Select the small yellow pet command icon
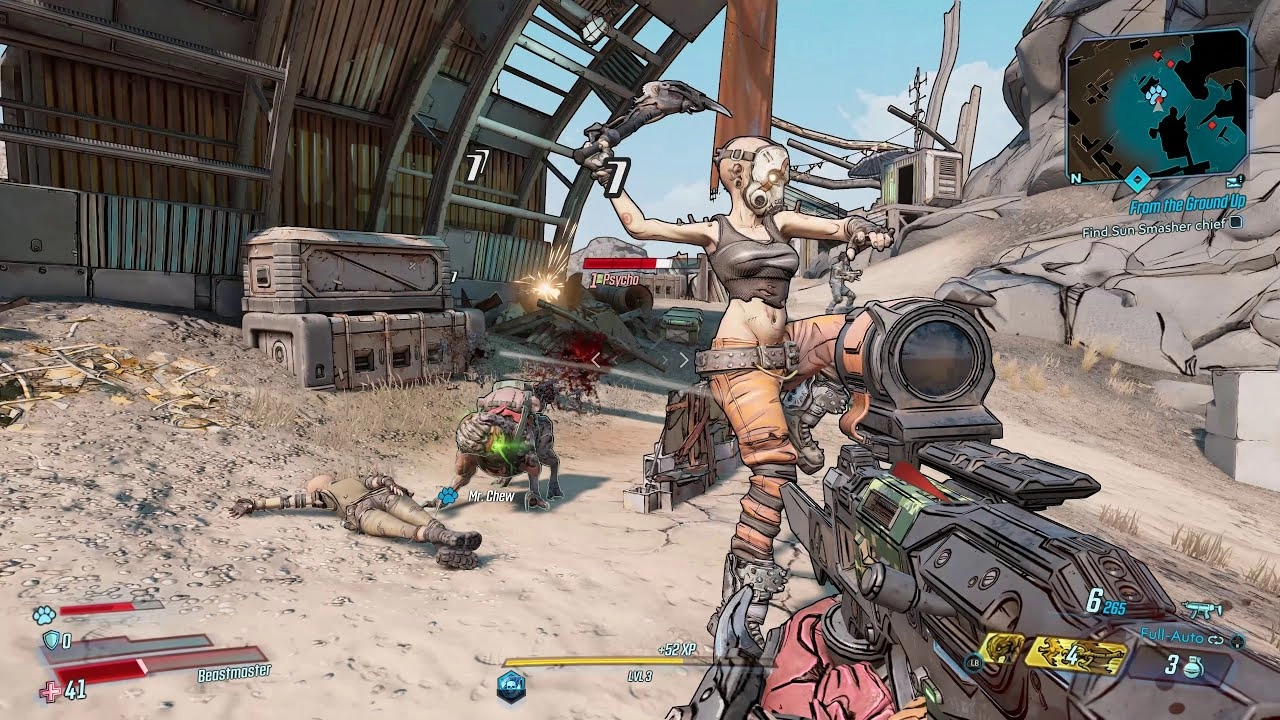 [x=1002, y=650]
